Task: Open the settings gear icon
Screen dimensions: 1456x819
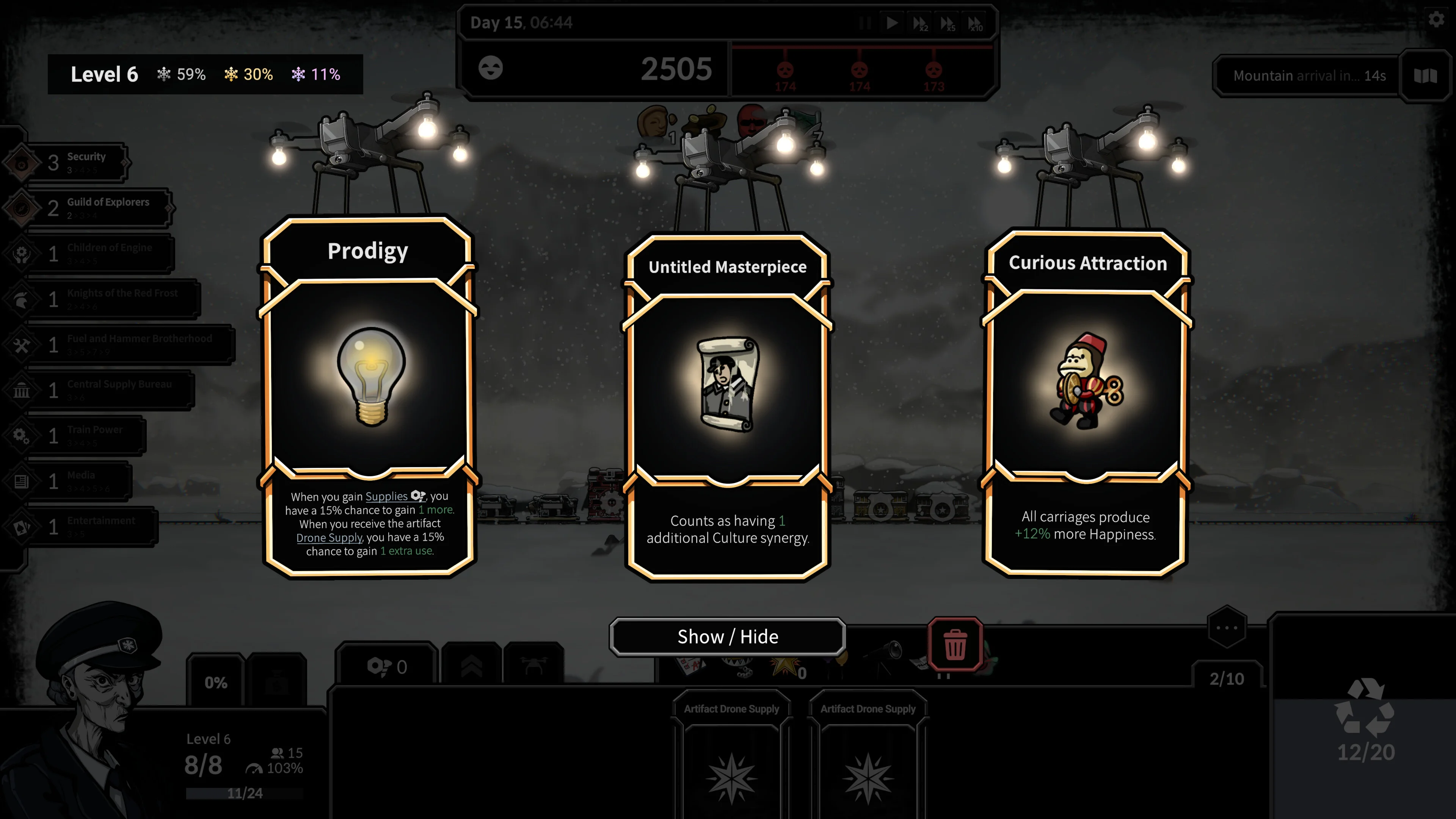Action: pyautogui.click(x=1436, y=20)
